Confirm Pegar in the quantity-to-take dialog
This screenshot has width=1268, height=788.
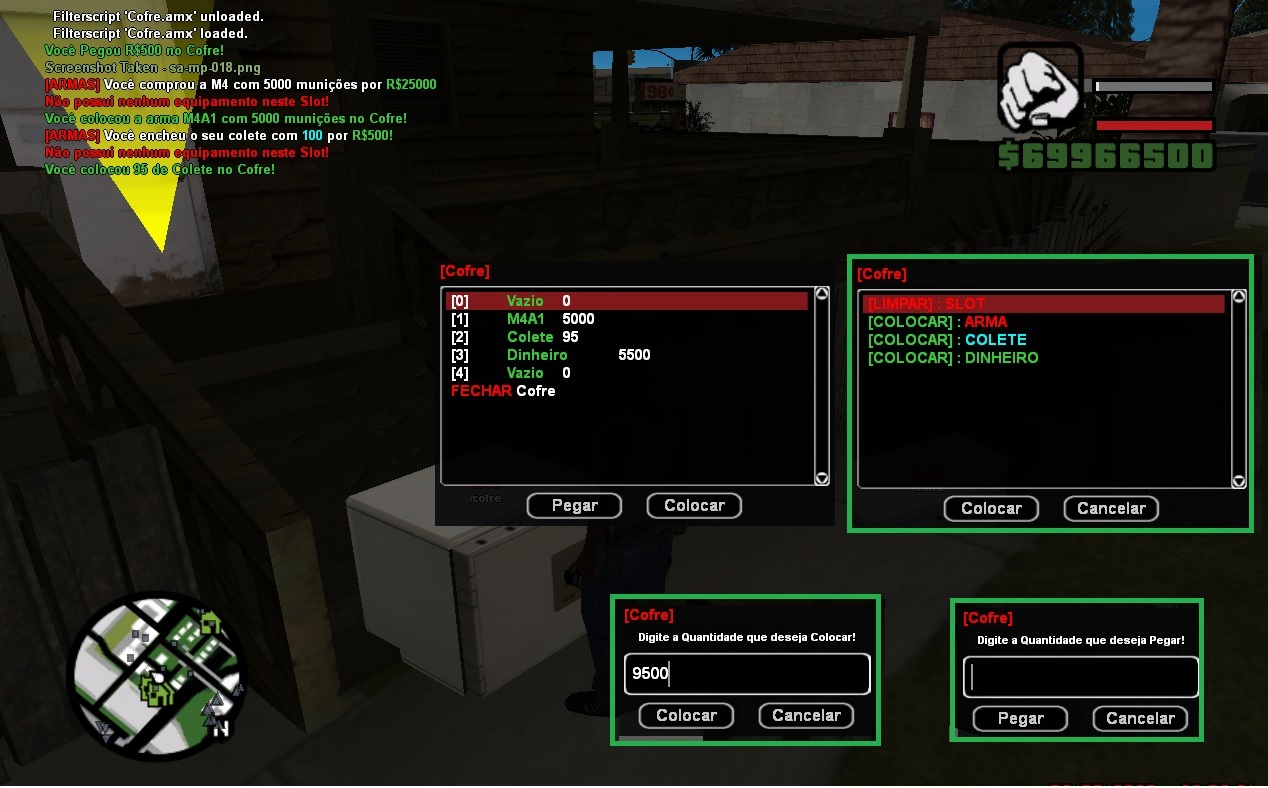(1020, 719)
